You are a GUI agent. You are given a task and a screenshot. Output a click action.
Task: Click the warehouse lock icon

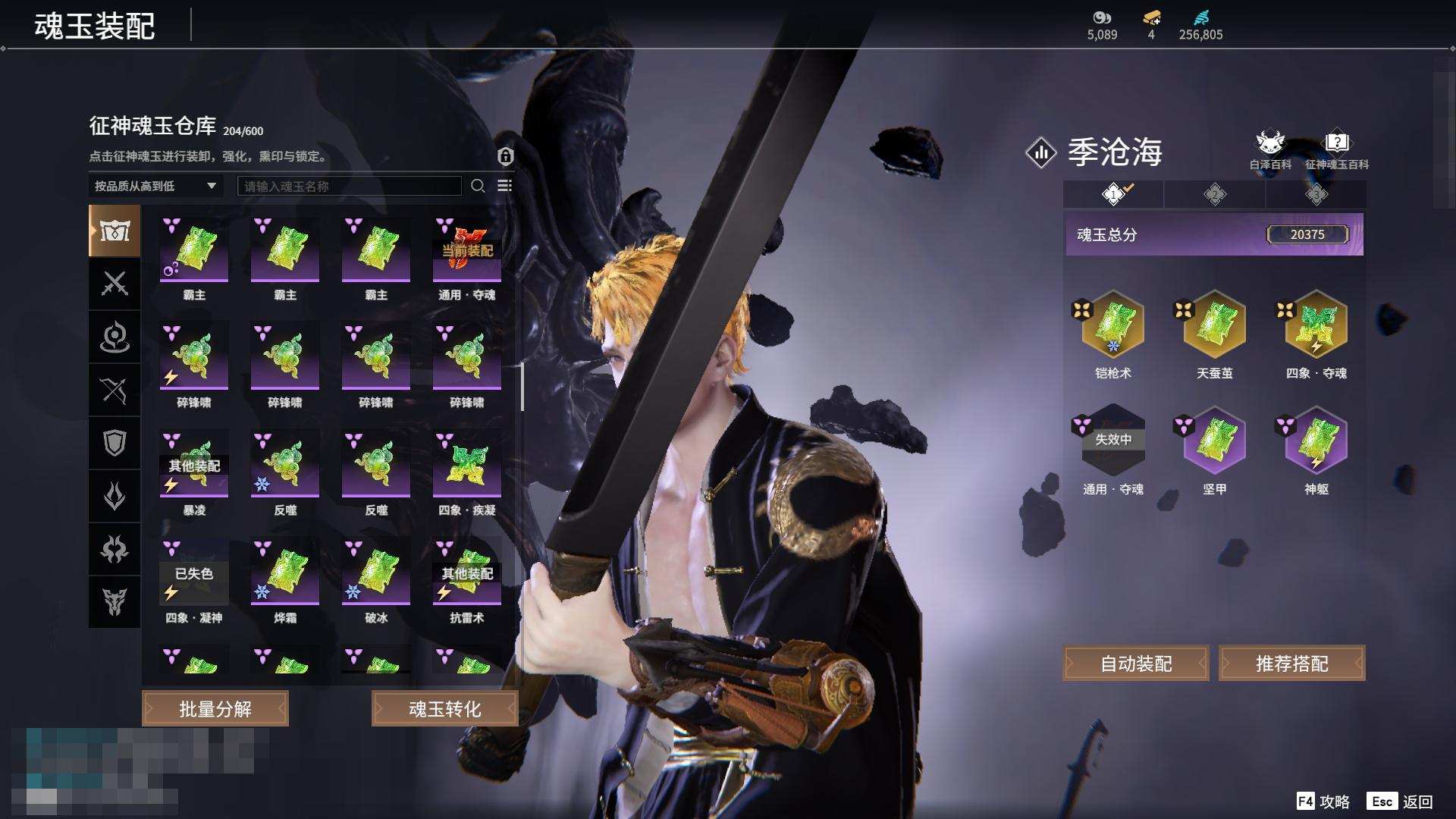coord(506,156)
